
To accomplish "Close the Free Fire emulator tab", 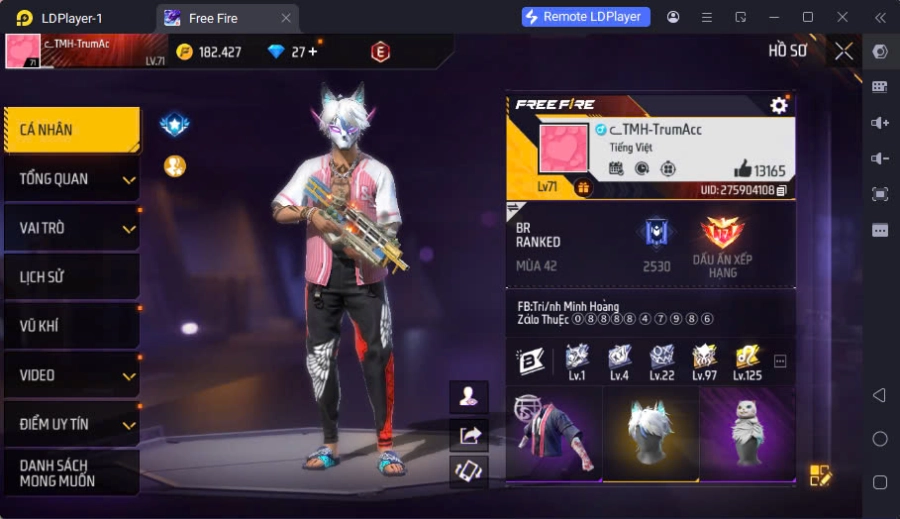I will pyautogui.click(x=286, y=18).
